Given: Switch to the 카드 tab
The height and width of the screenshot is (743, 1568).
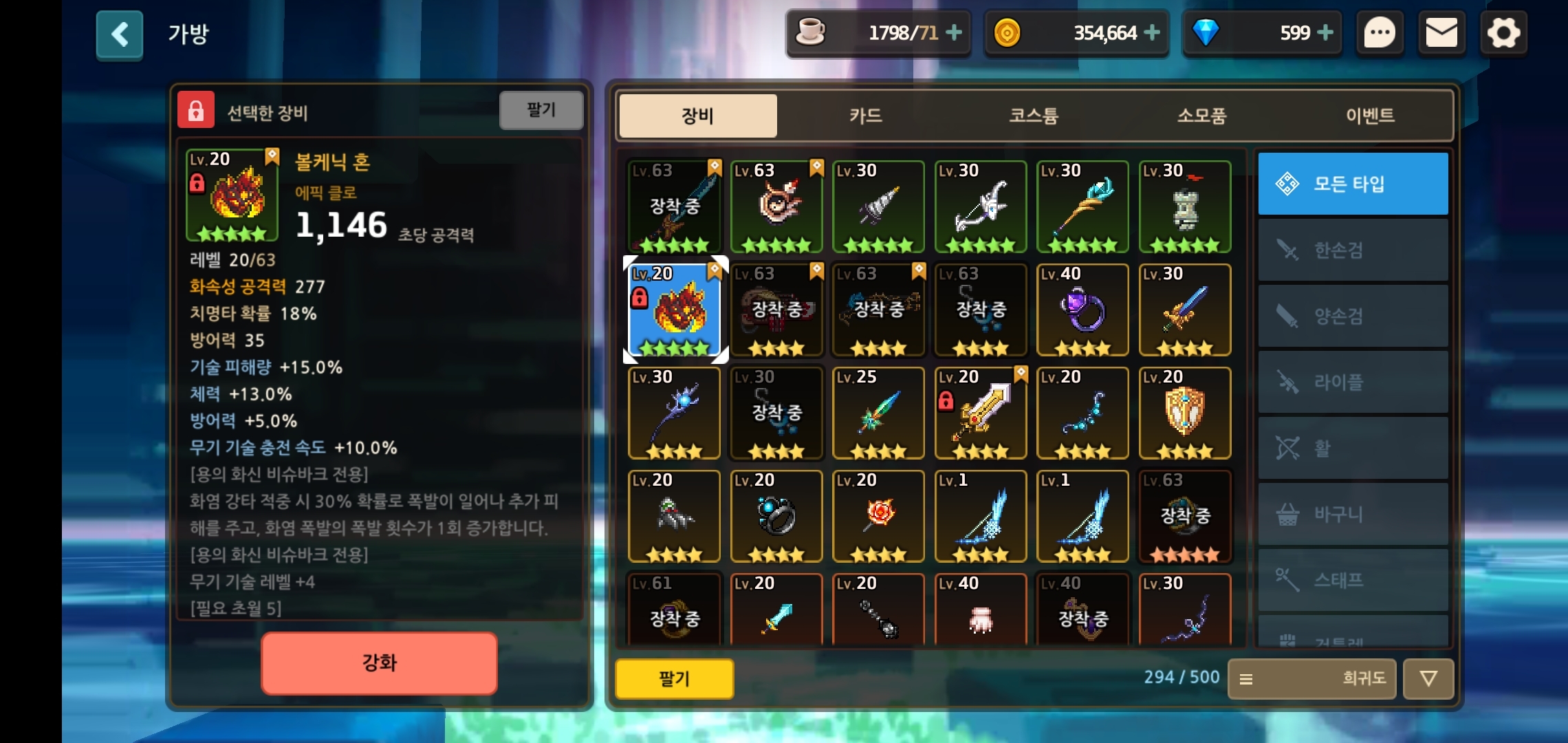Looking at the screenshot, I should 866,116.
